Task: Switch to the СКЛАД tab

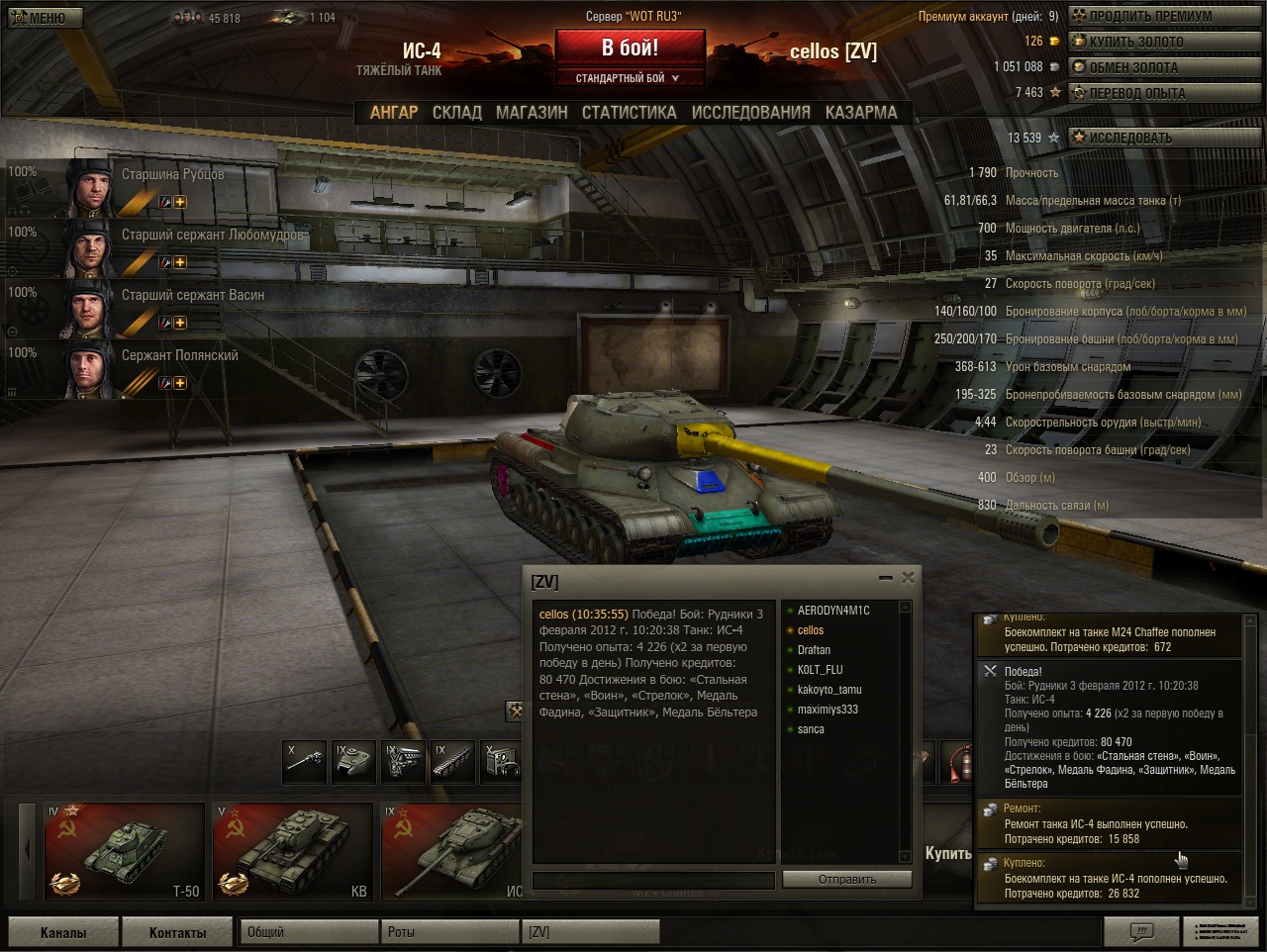Action: 456,112
